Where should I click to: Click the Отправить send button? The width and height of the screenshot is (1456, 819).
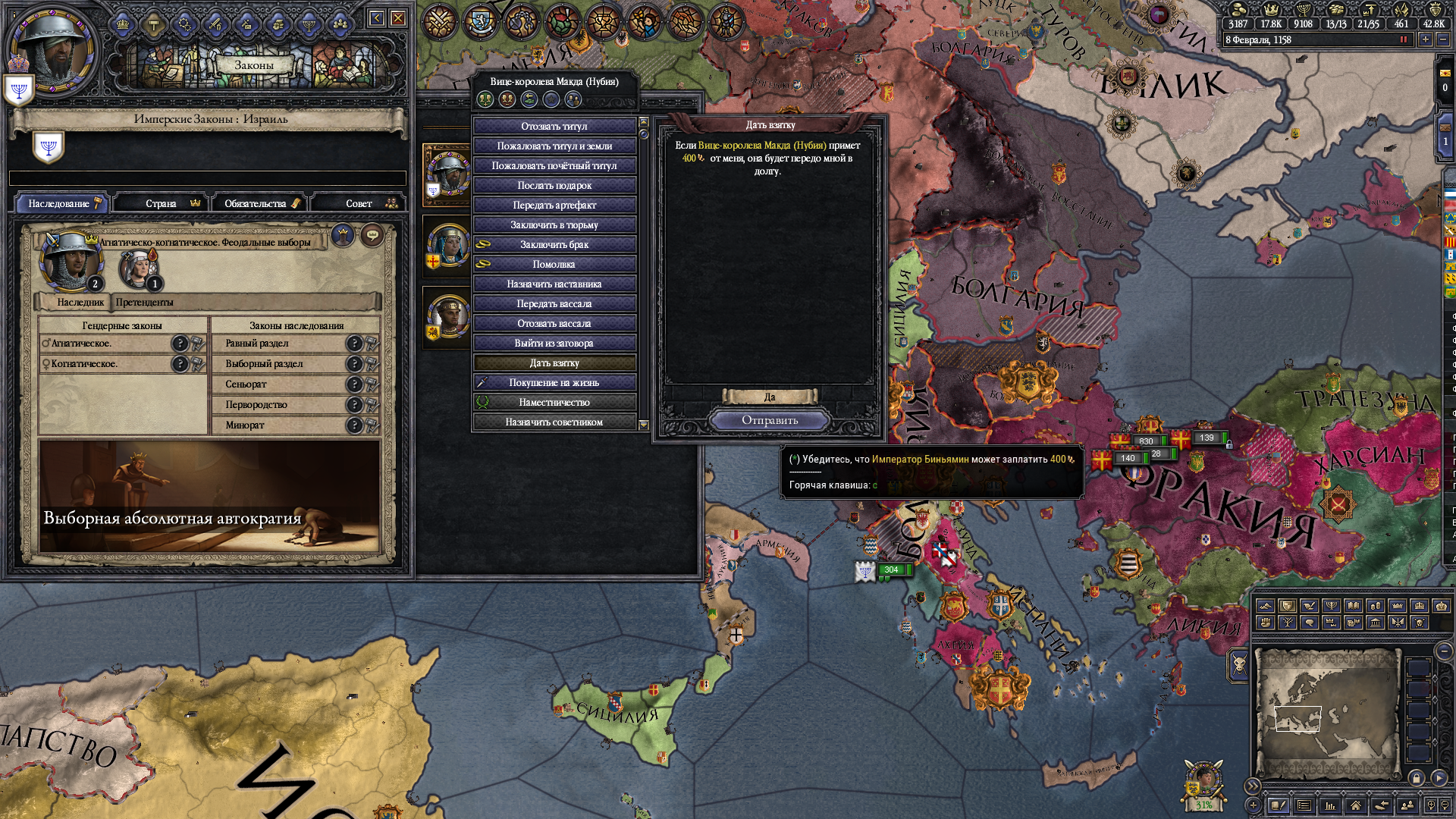tap(770, 420)
